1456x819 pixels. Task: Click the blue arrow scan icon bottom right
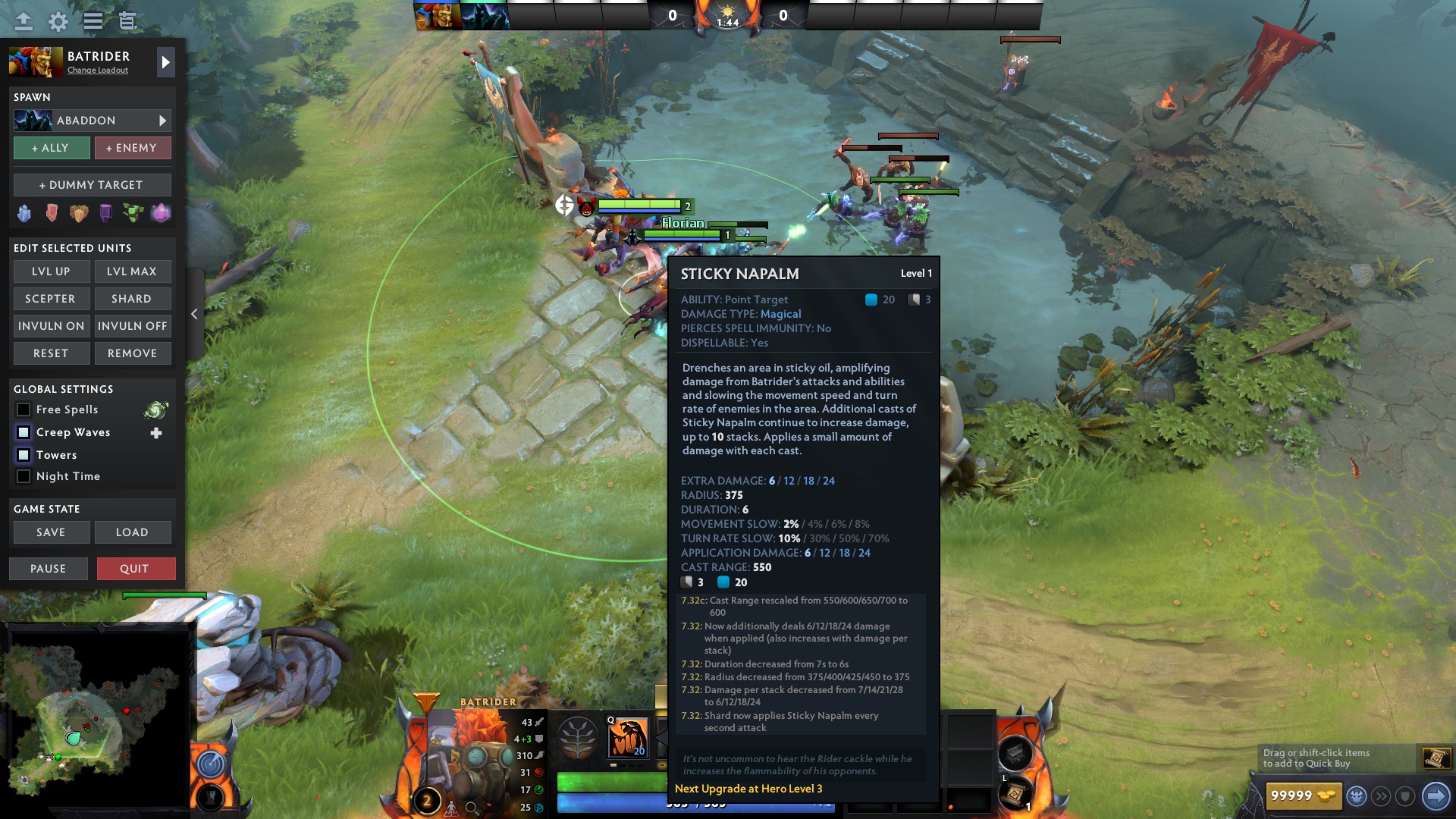click(x=1436, y=795)
